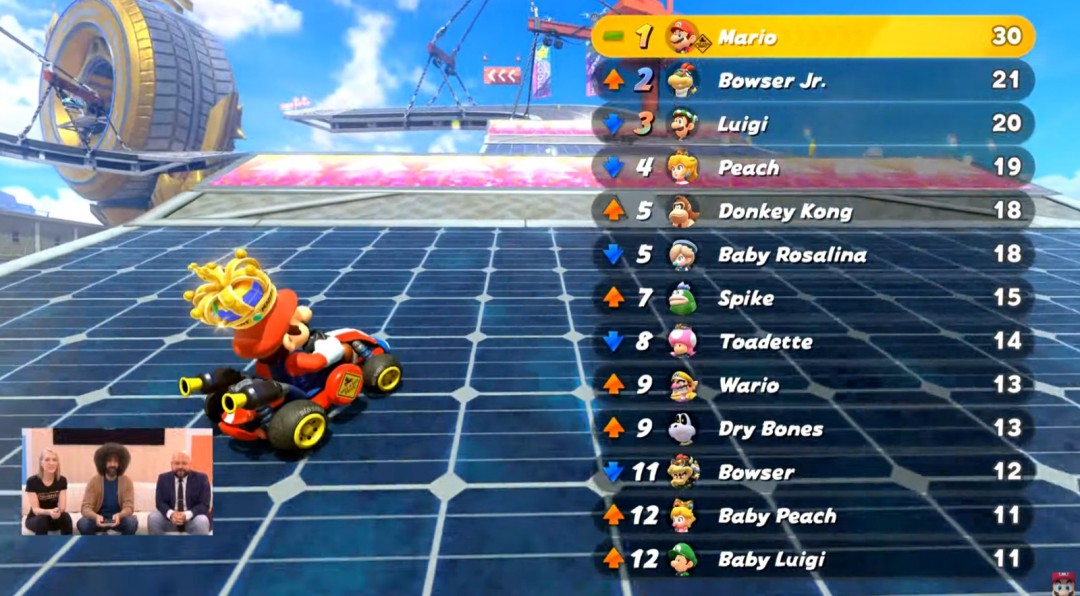The height and width of the screenshot is (596, 1080).
Task: Select Baby Rosalina's standings row
Action: point(812,254)
